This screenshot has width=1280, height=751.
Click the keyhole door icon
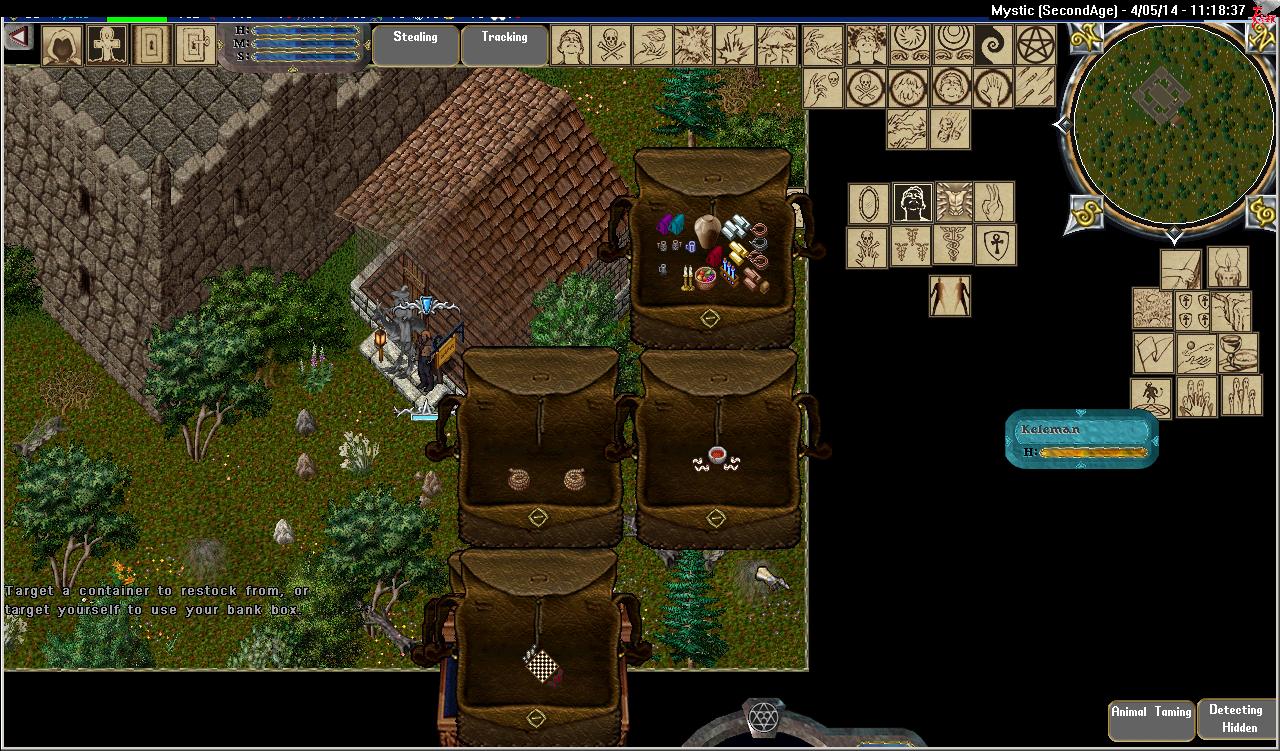tap(151, 46)
